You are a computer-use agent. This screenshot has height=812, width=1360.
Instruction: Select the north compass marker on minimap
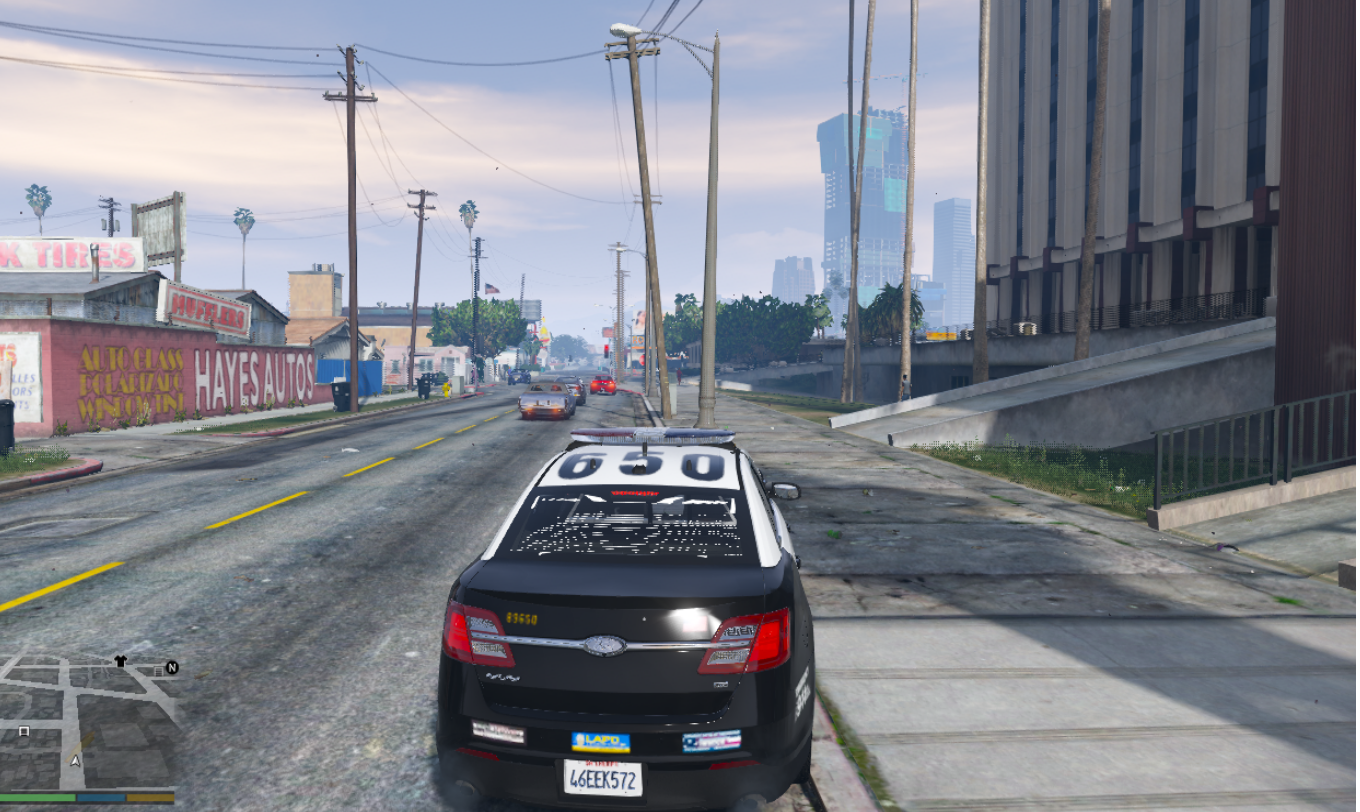171,667
